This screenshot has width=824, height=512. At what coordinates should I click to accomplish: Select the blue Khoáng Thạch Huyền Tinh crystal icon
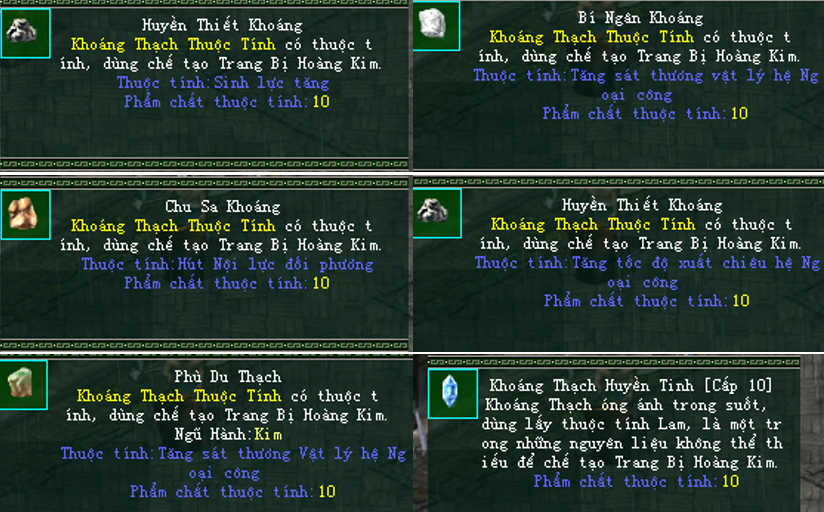(x=452, y=393)
